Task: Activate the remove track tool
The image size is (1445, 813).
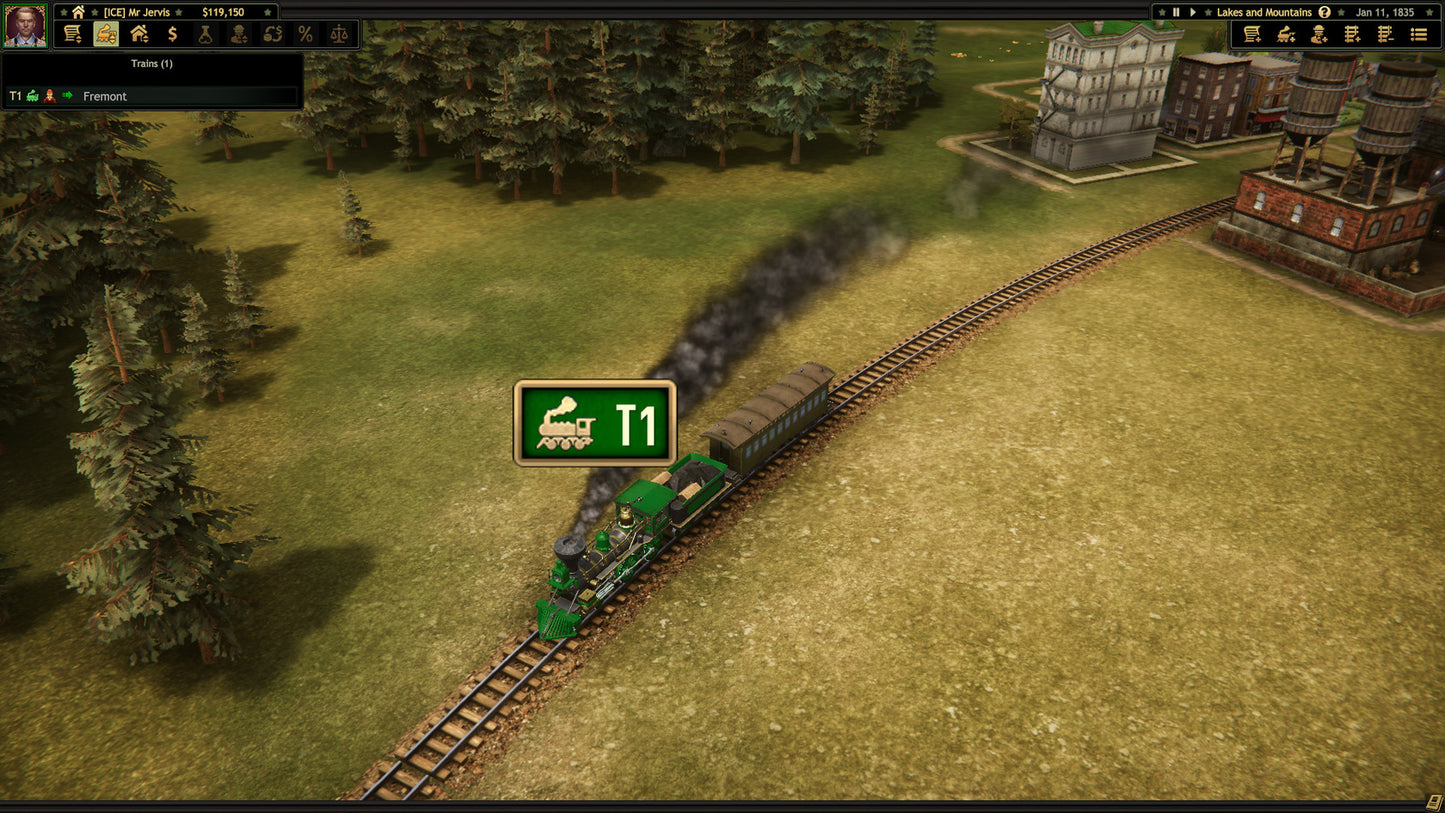Action: pos(1385,33)
